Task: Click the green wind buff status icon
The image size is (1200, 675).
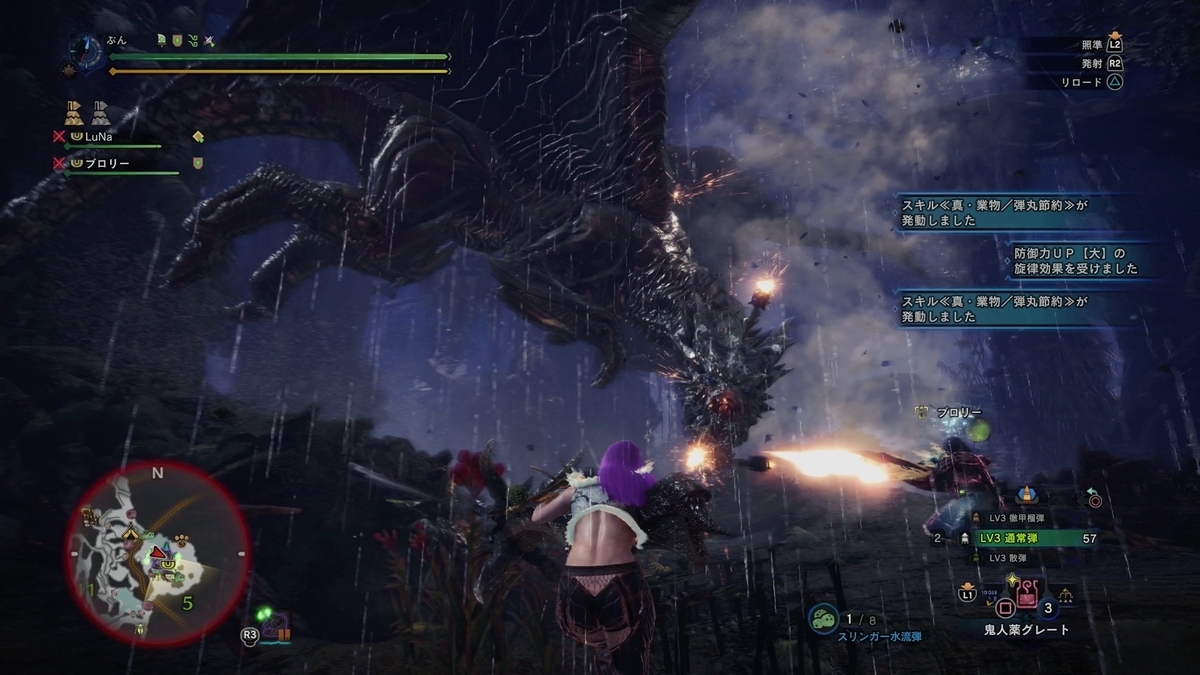Action: coord(192,41)
